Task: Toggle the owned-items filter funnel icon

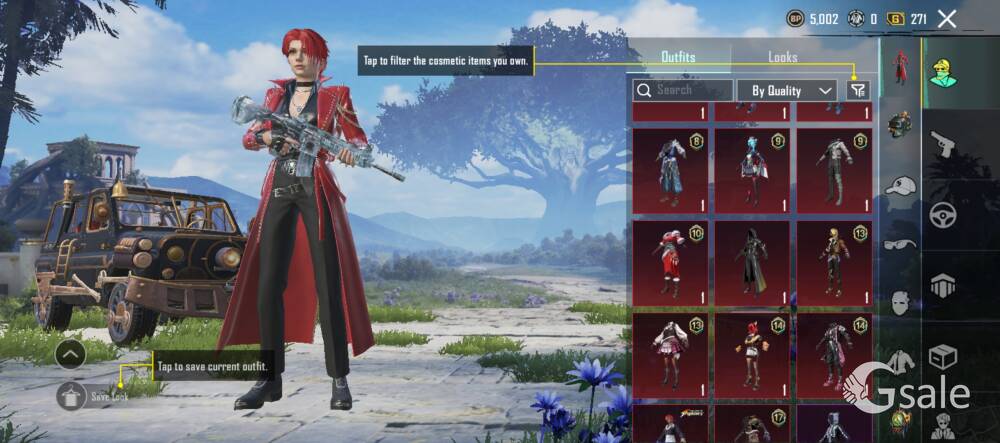Action: point(857,90)
